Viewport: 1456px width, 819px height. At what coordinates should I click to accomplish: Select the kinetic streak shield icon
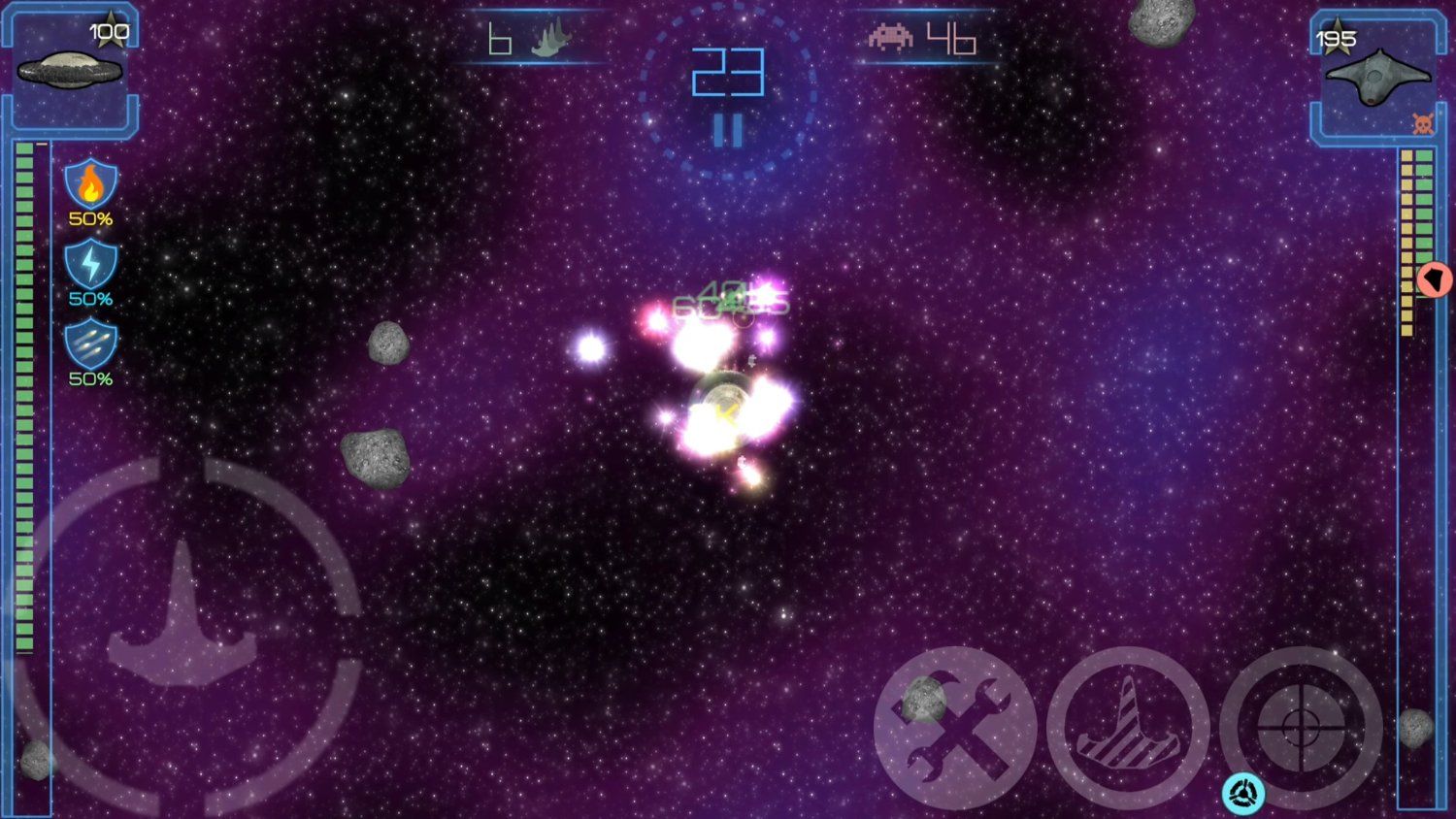90,344
